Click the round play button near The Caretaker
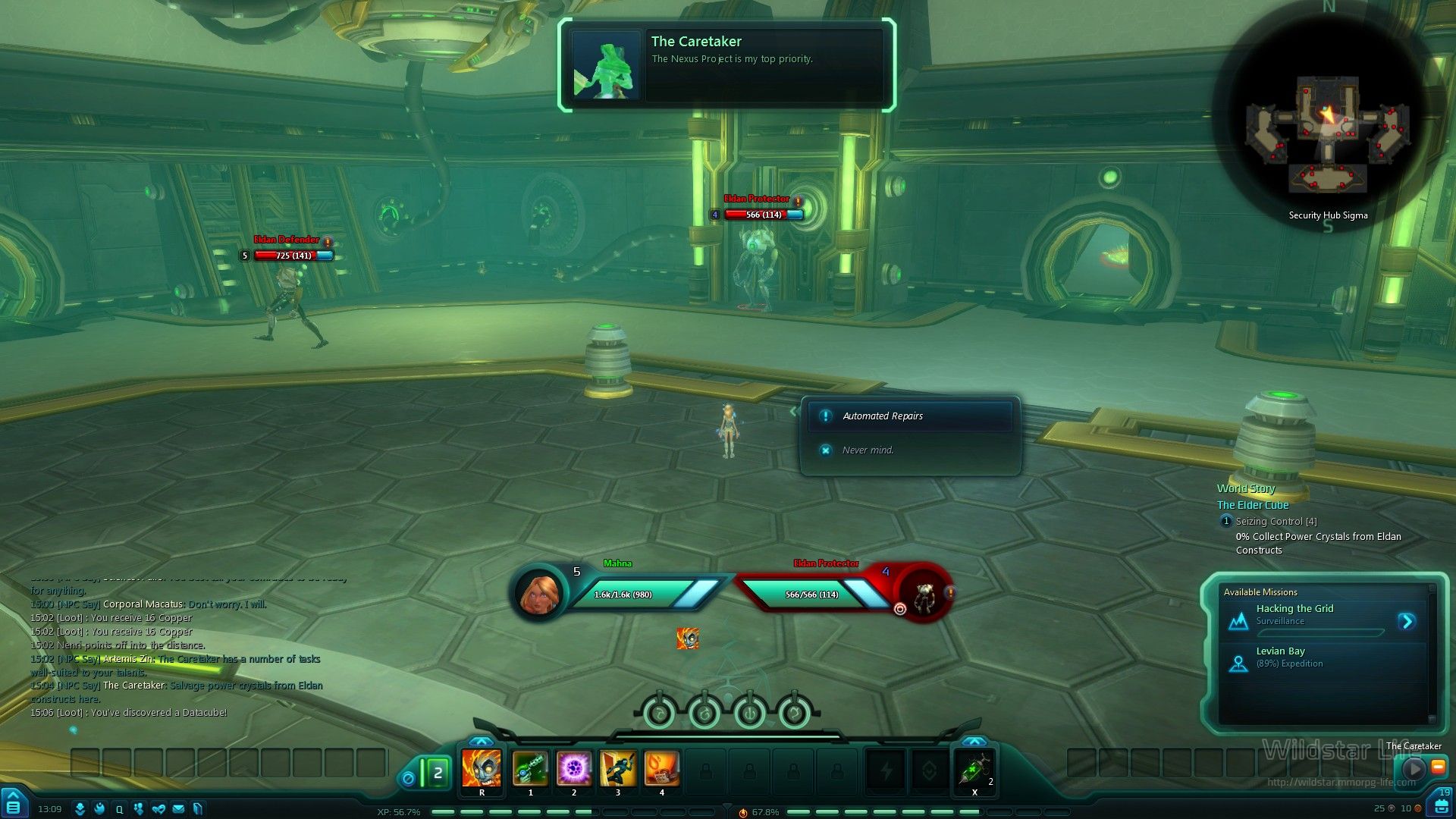 click(1414, 769)
